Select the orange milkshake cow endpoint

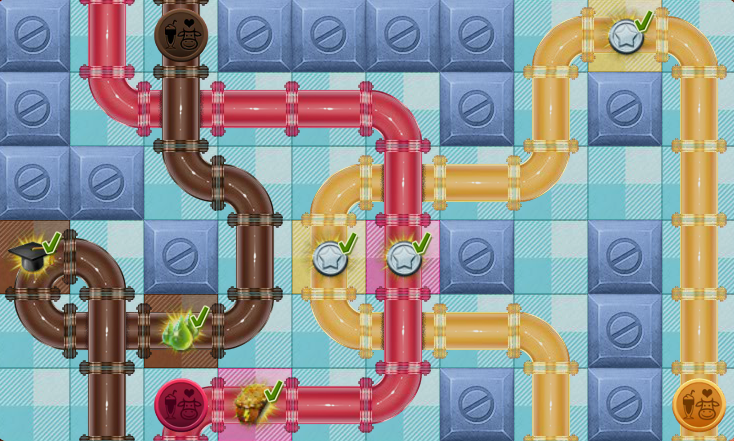pyautogui.click(x=698, y=404)
